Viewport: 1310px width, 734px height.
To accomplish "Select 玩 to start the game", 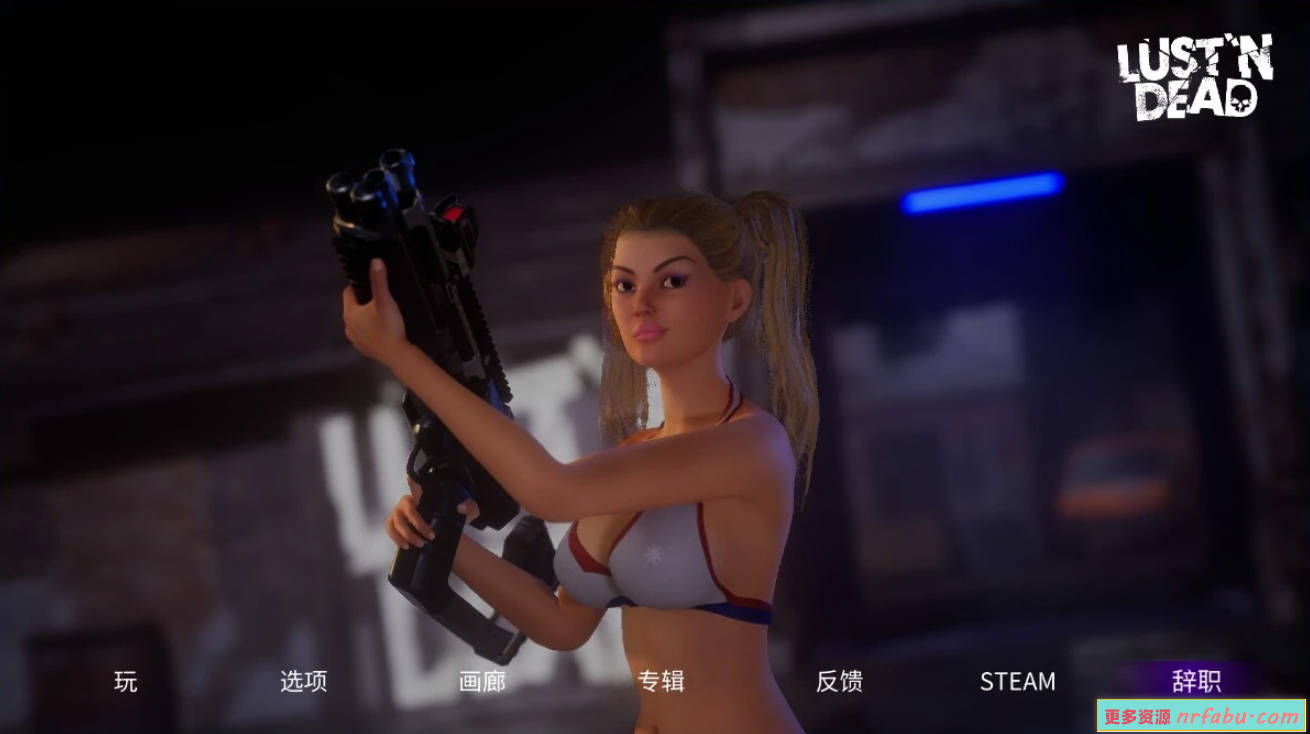I will (x=123, y=681).
